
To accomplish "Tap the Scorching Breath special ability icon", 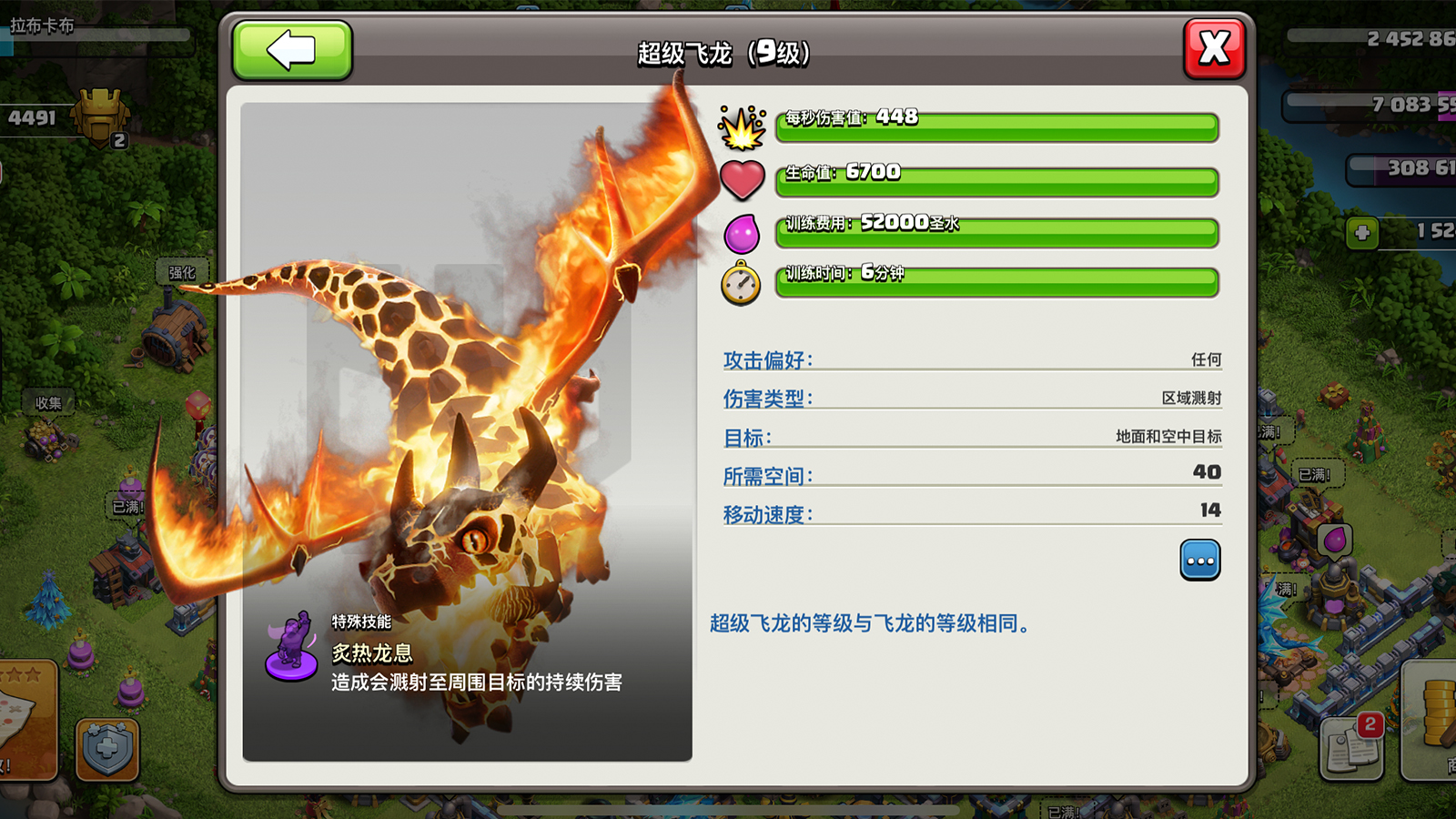I will coord(291,648).
